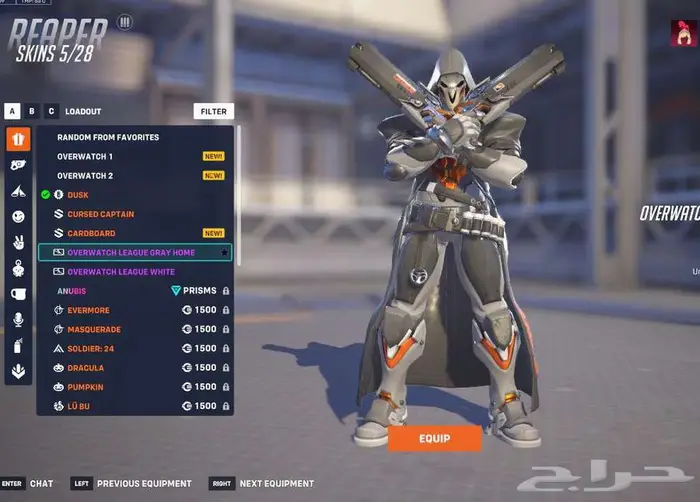
Task: Preview the Evermore skin
Action: (88, 310)
